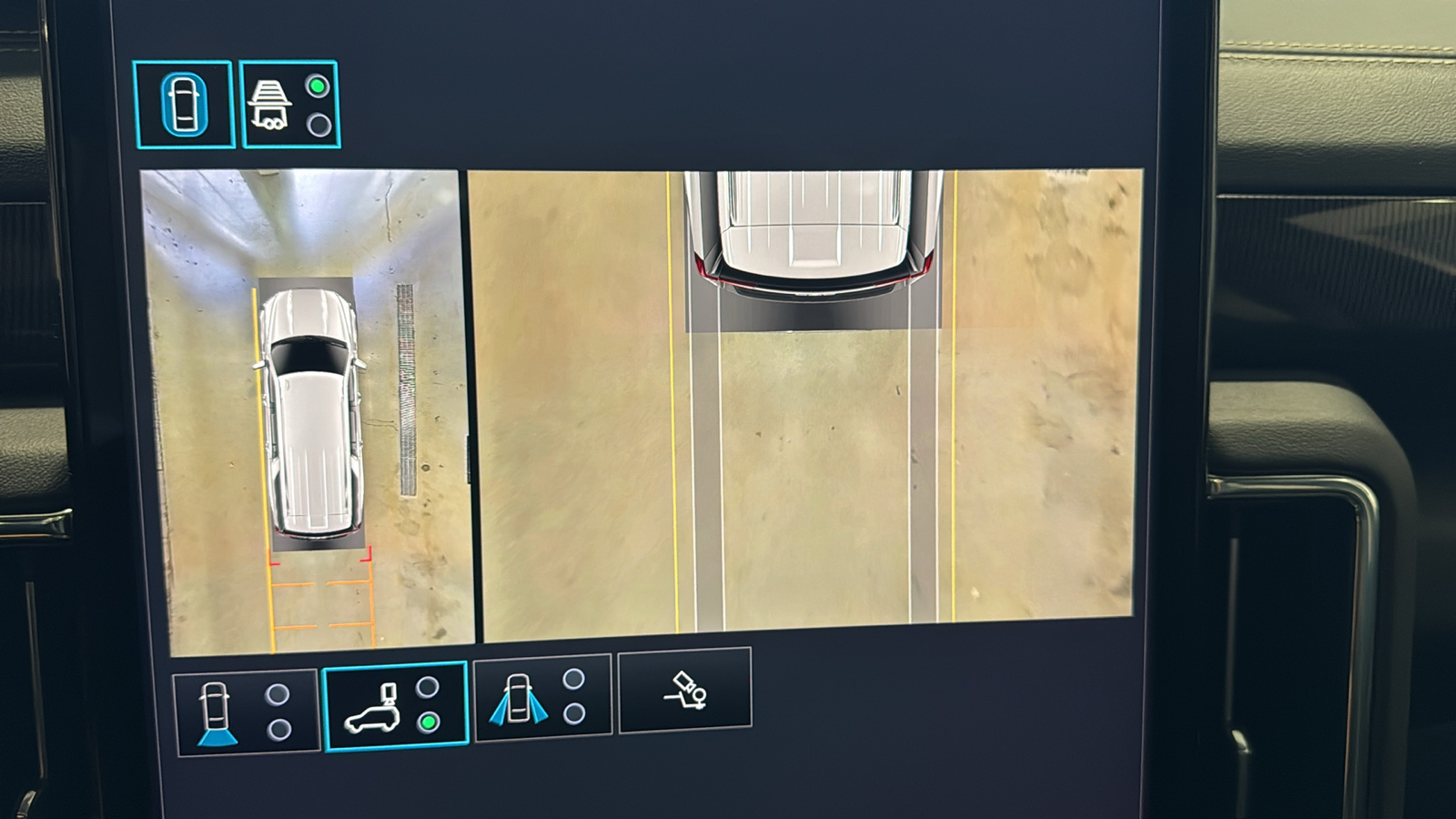Choose the rear camera view button
This screenshot has height=819, width=1456.
click(x=246, y=712)
